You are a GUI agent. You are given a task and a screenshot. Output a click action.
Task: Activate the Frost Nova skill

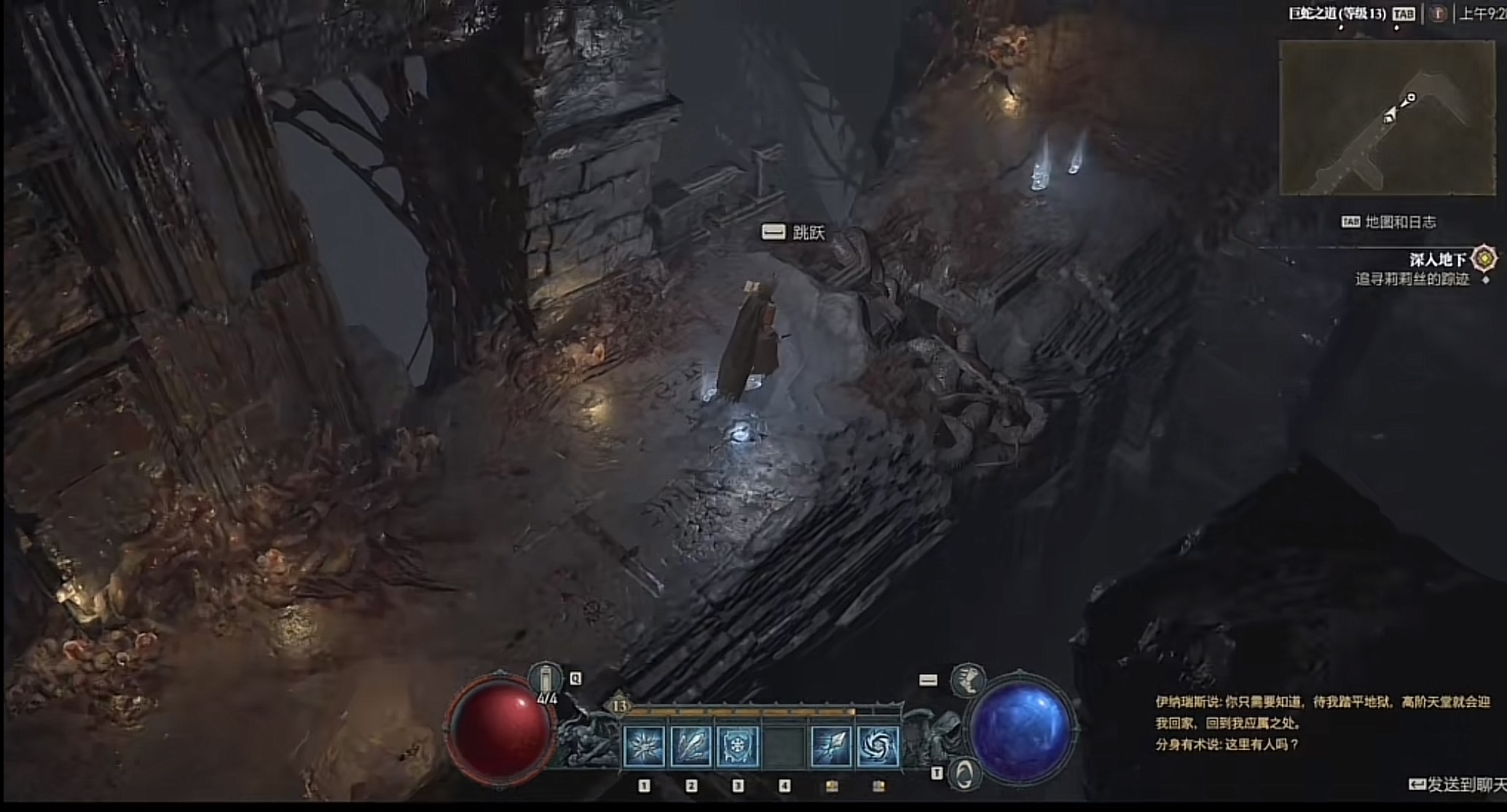(x=645, y=746)
